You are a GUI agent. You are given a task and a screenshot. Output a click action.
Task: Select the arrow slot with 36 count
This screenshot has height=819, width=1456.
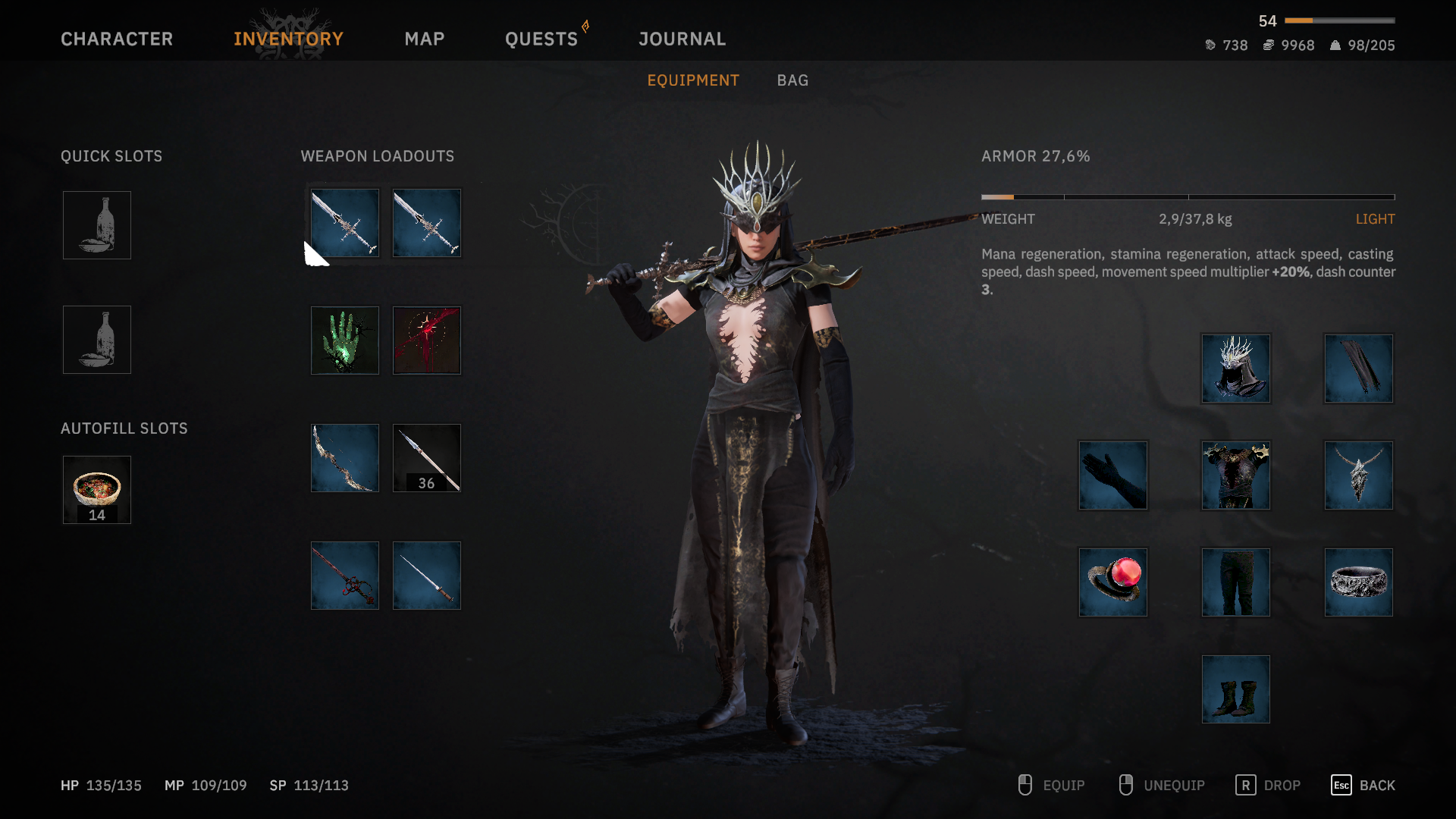427,458
